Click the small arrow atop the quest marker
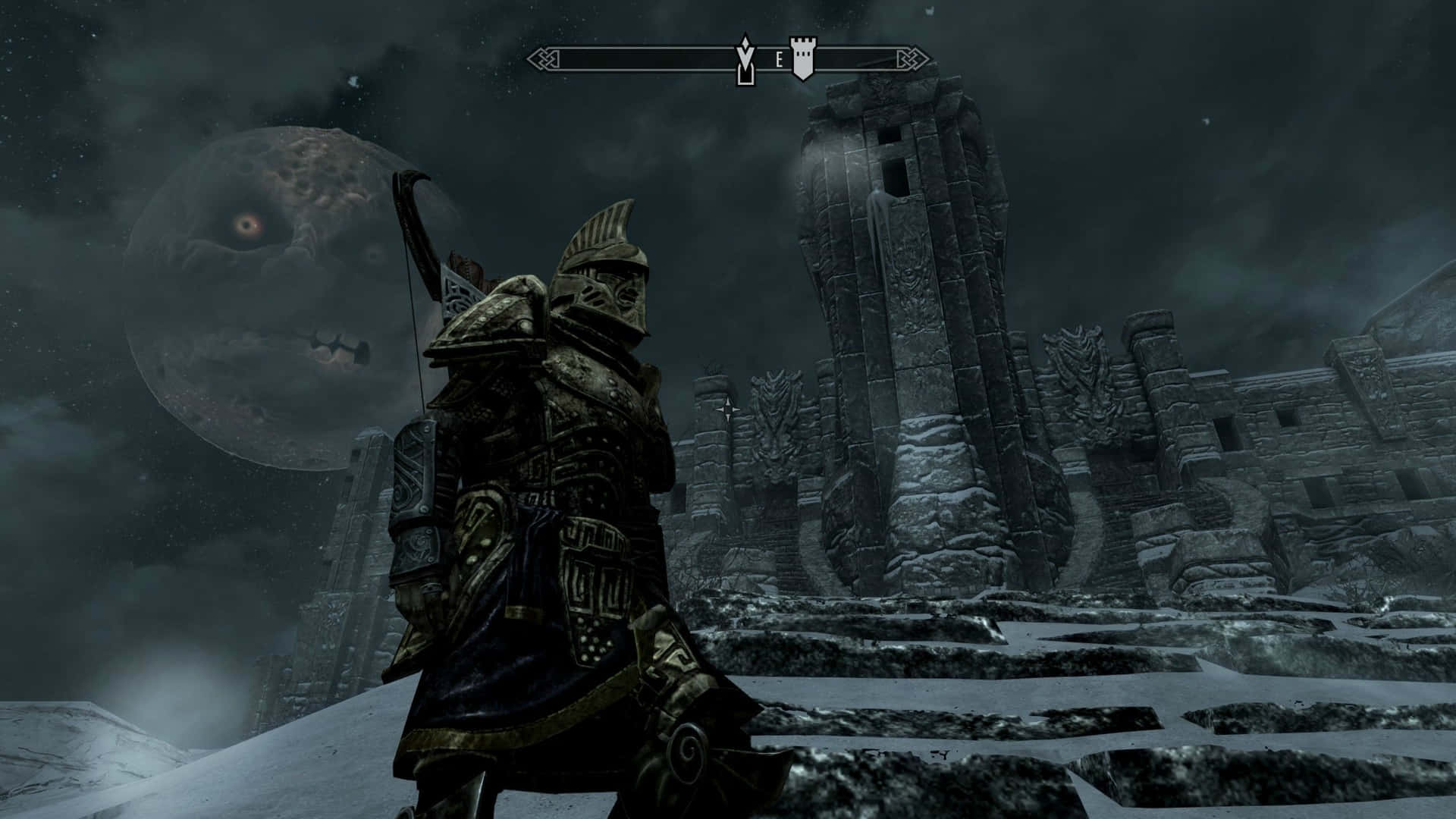 745,44
